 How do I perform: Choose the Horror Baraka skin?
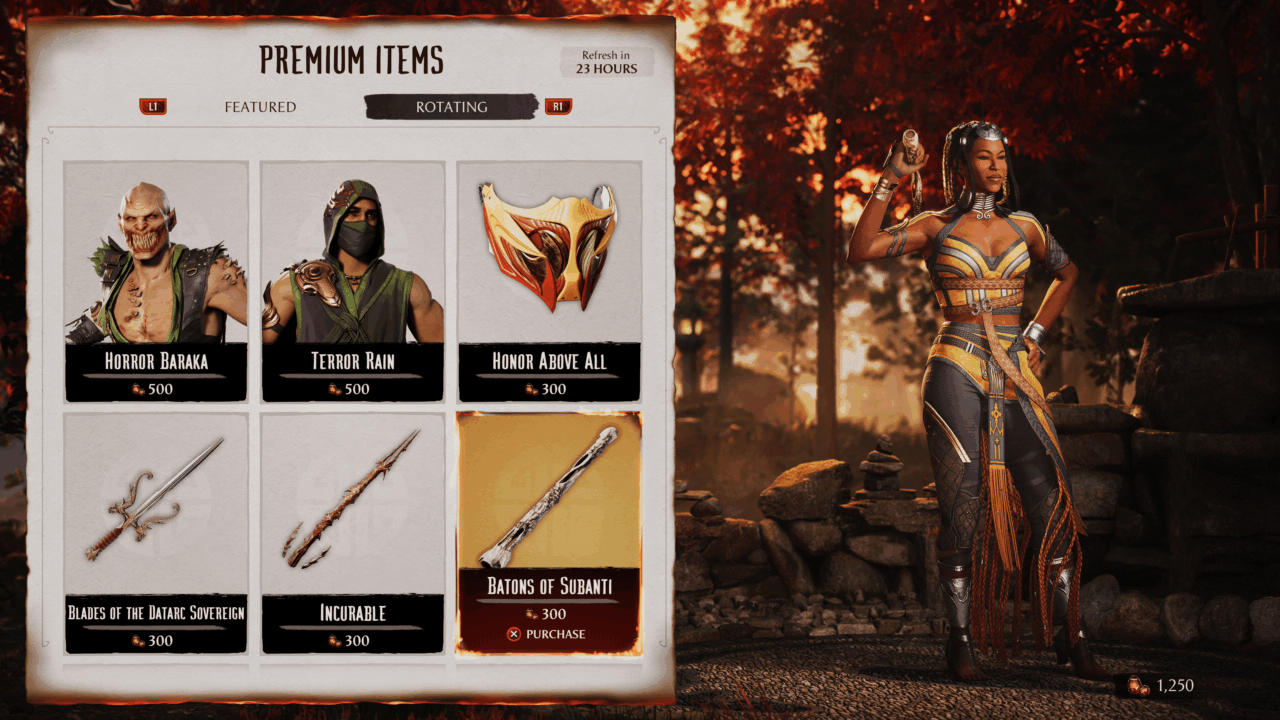156,281
